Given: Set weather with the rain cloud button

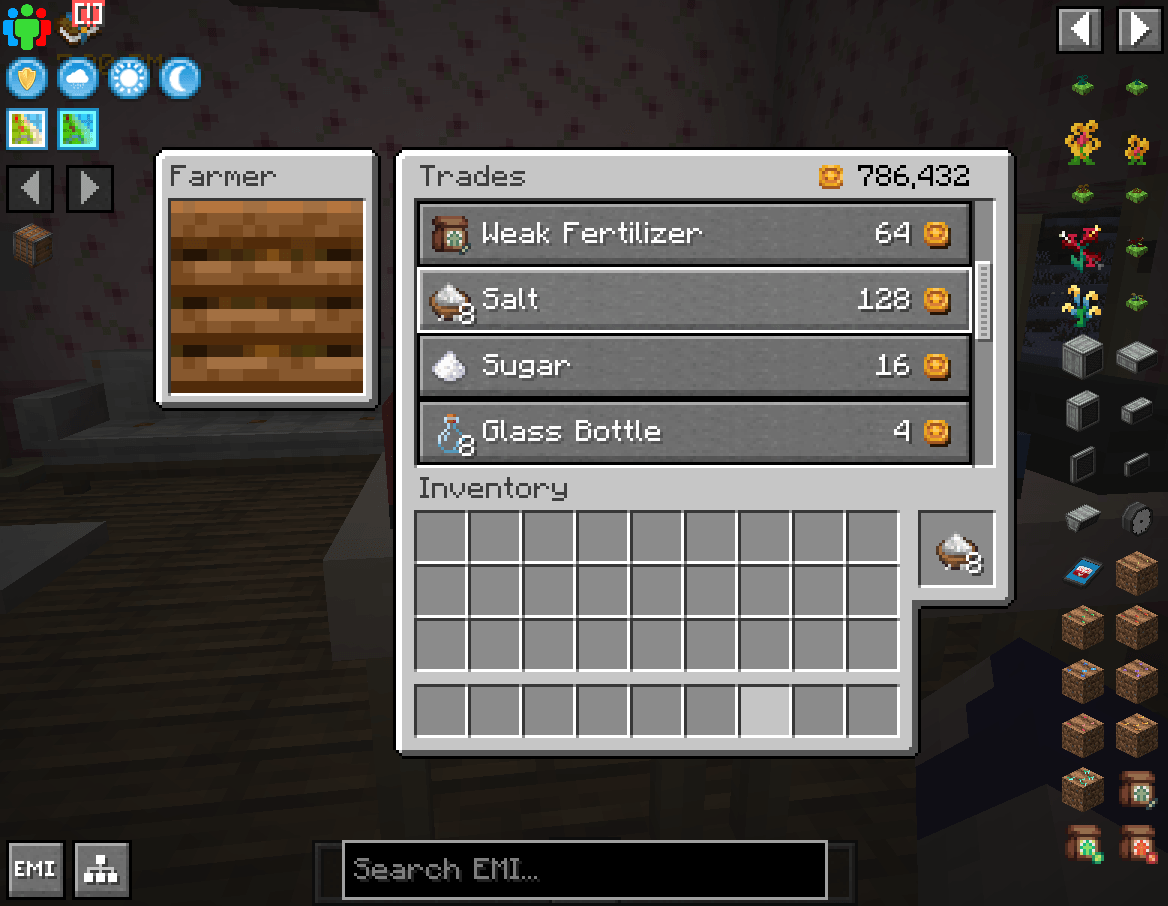Looking at the screenshot, I should coord(77,78).
